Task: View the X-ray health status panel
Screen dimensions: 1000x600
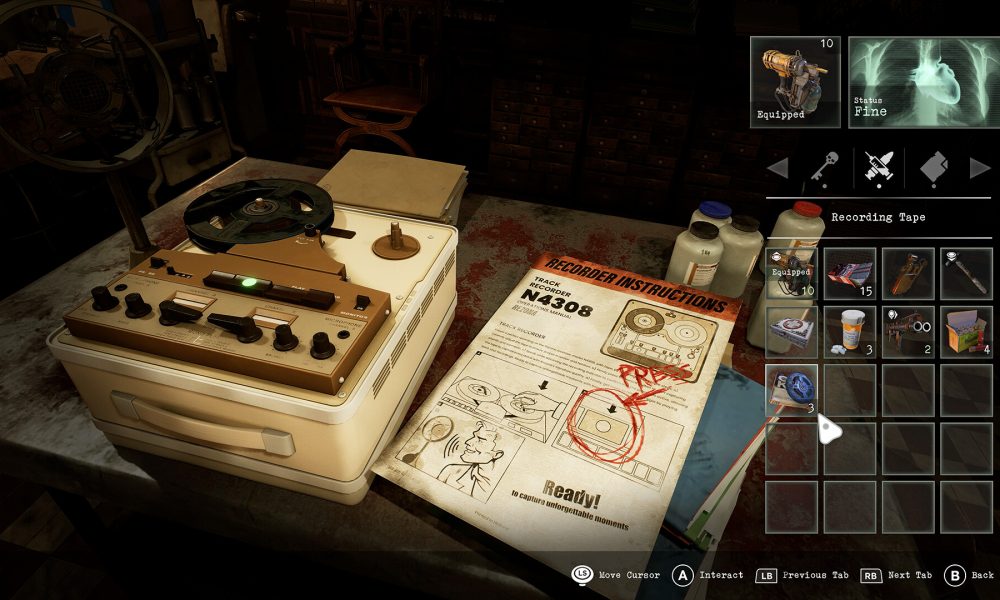Action: point(921,81)
